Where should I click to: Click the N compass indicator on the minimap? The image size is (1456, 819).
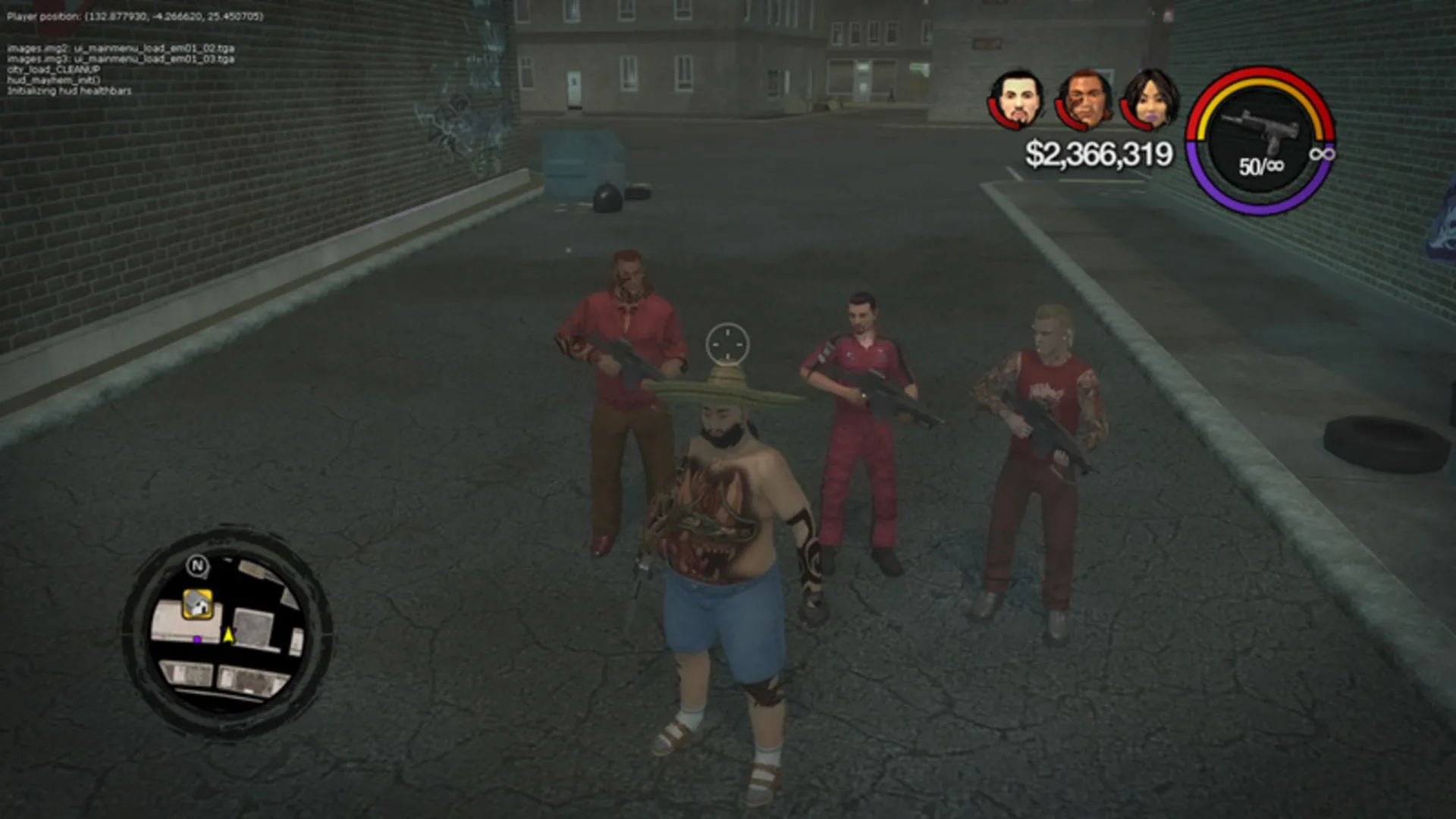pyautogui.click(x=199, y=566)
